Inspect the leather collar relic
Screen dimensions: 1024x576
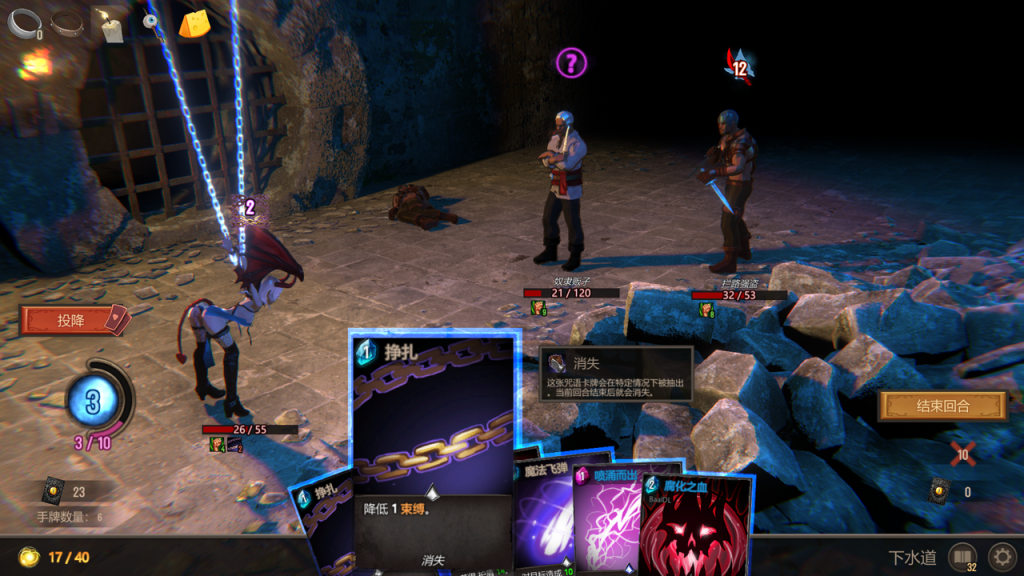[x=67, y=22]
